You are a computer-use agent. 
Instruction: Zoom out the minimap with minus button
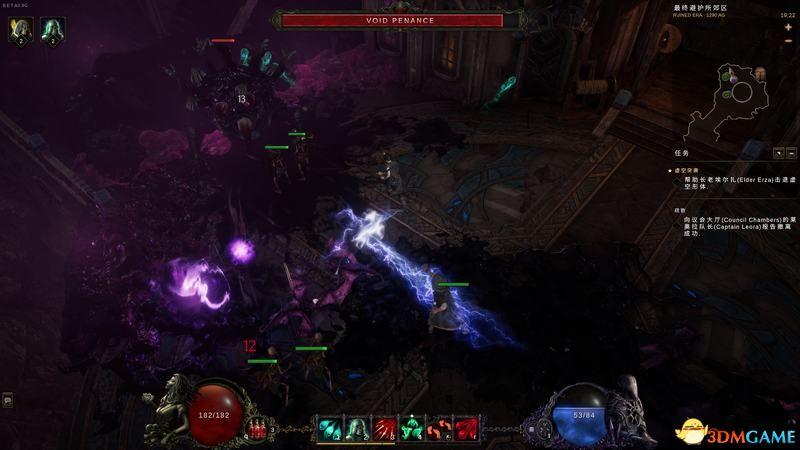tap(787, 42)
